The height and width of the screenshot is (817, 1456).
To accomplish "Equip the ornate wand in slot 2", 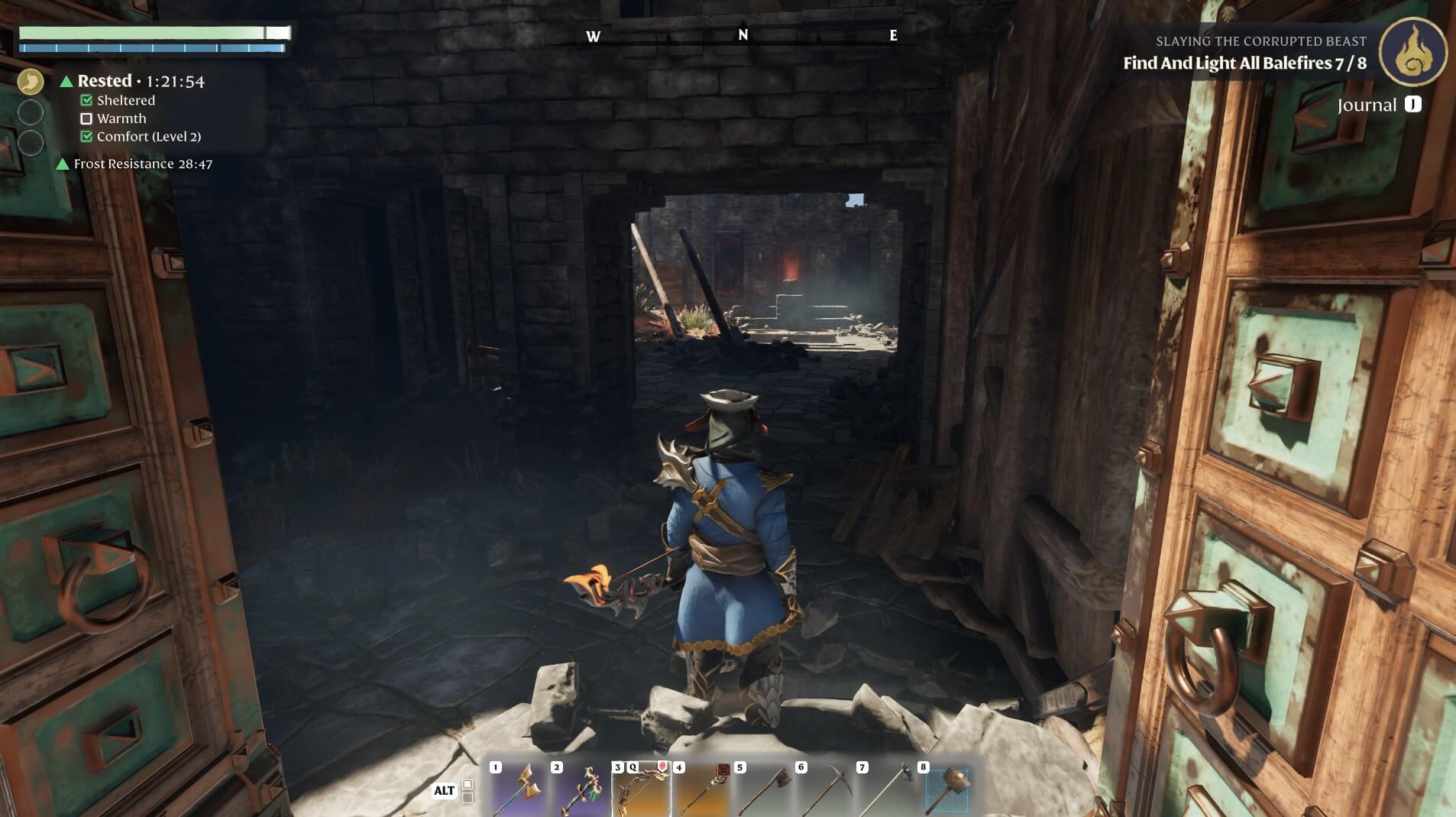I will [x=580, y=789].
